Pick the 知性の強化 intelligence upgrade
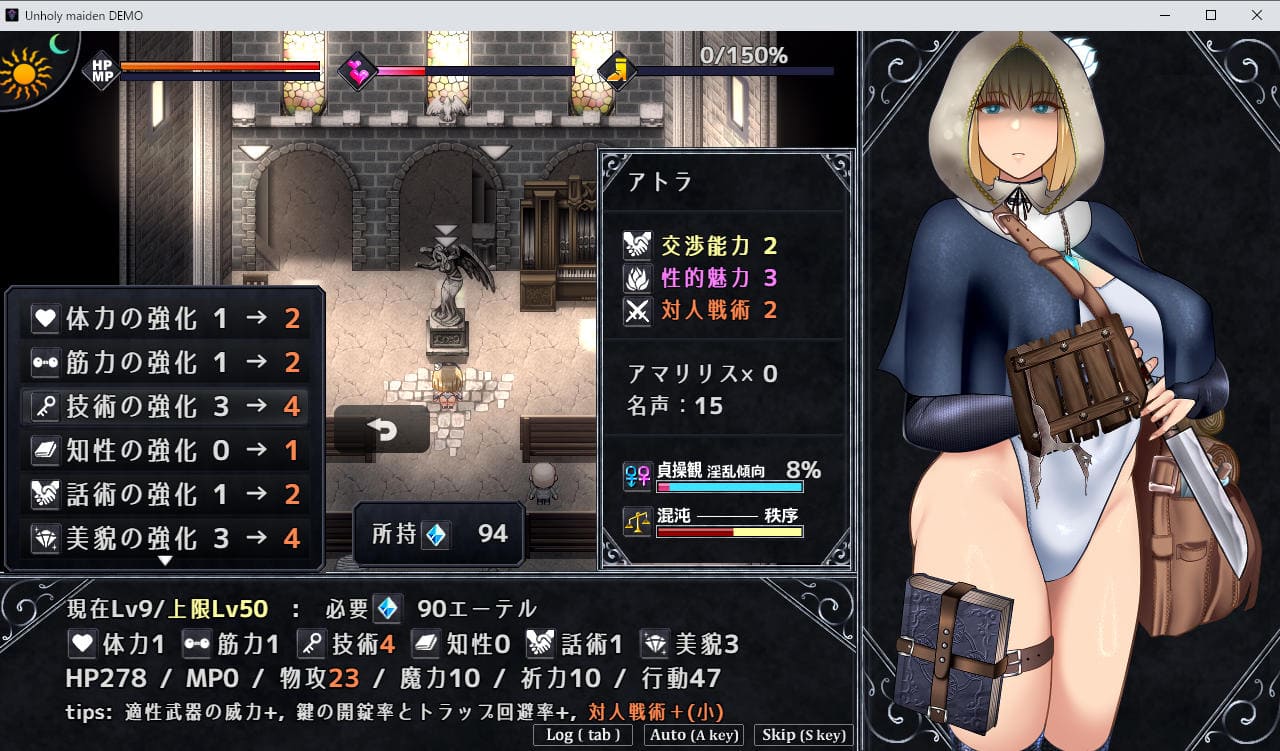 coord(165,451)
